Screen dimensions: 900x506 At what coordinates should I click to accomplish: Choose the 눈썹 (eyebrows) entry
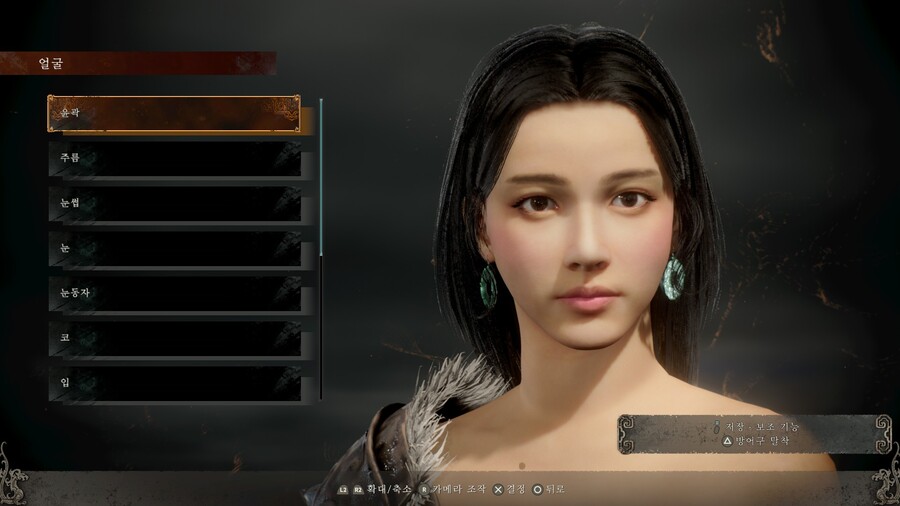[174, 204]
